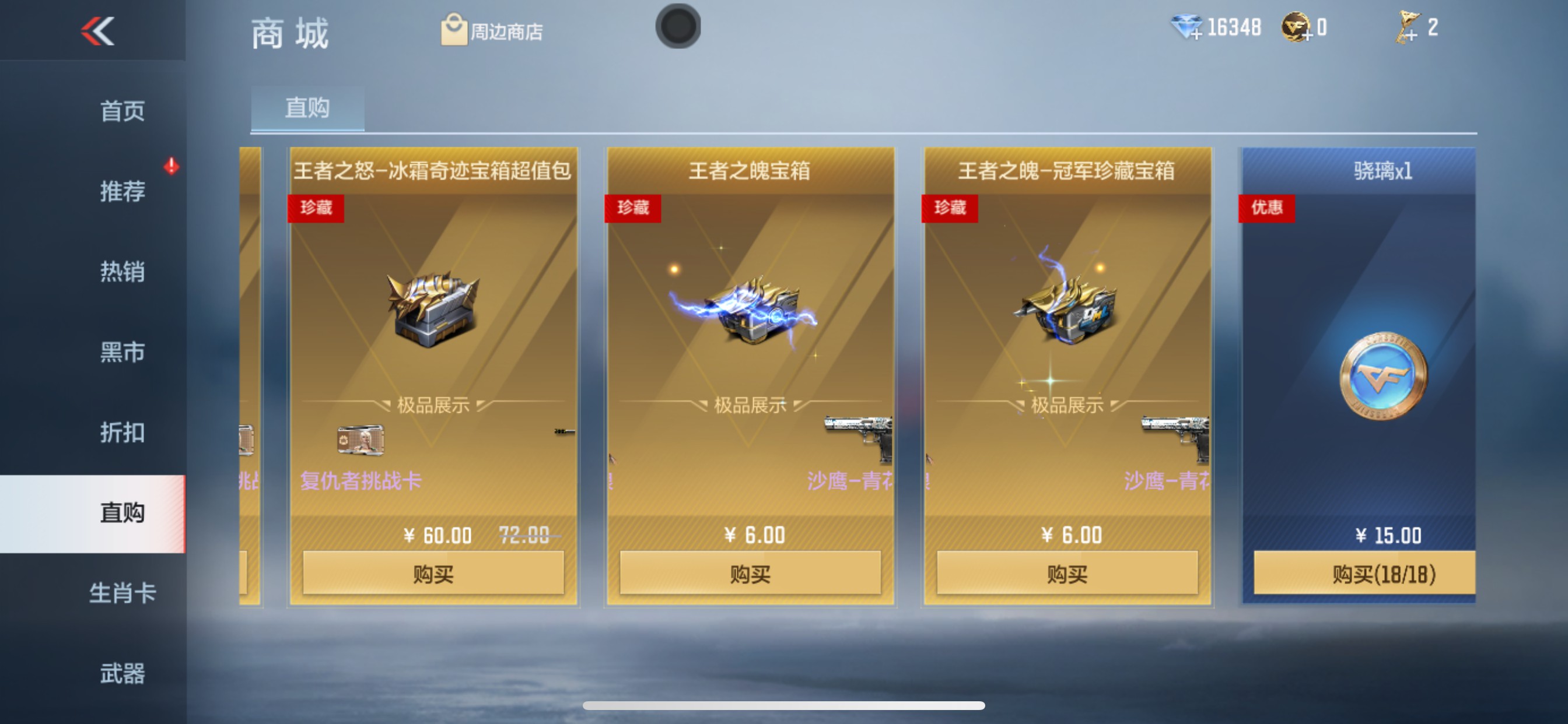Click the back arrow at top left
Image resolution: width=1568 pixels, height=724 pixels.
pyautogui.click(x=97, y=31)
